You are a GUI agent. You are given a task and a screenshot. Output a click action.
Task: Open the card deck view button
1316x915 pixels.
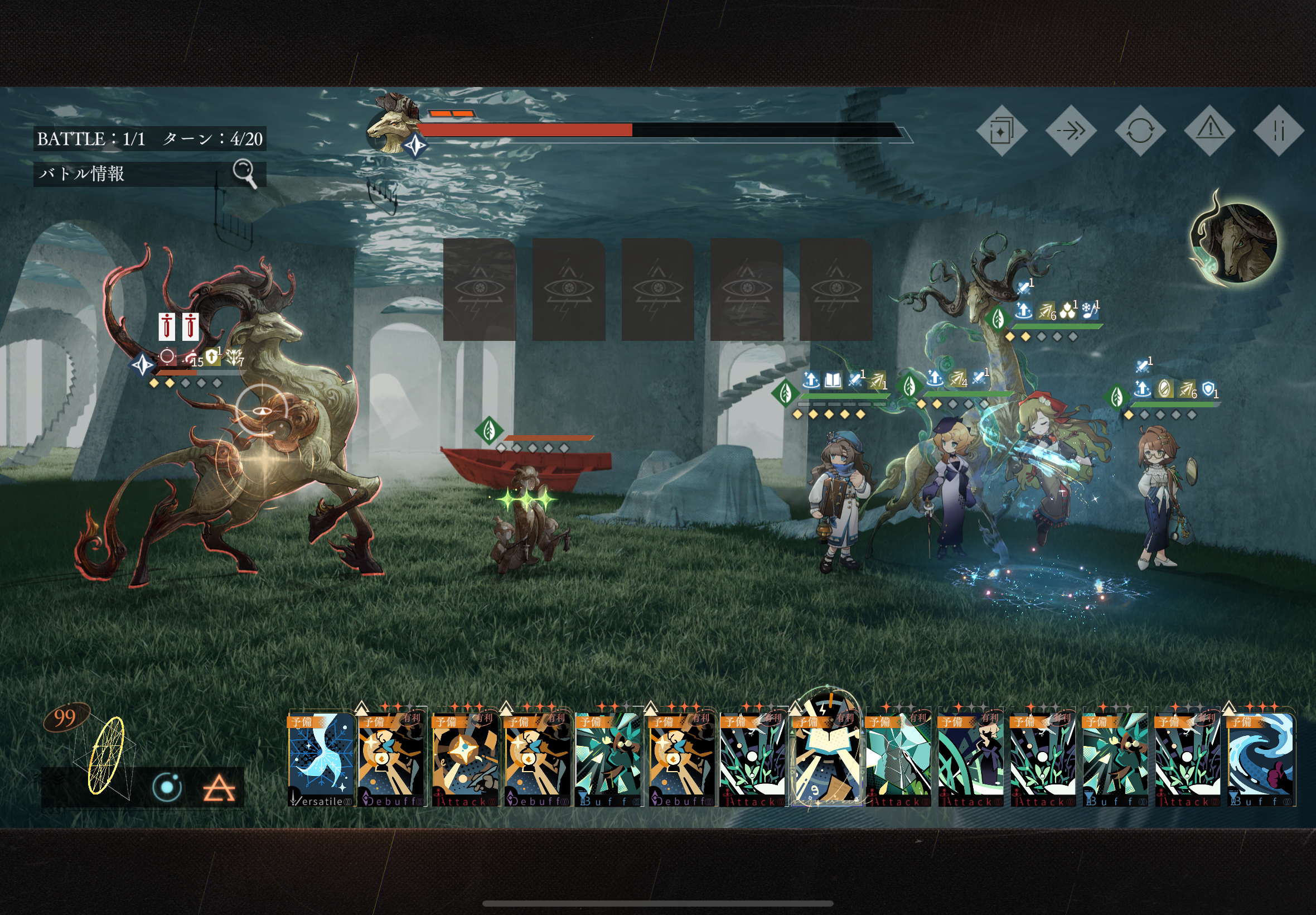1001,131
